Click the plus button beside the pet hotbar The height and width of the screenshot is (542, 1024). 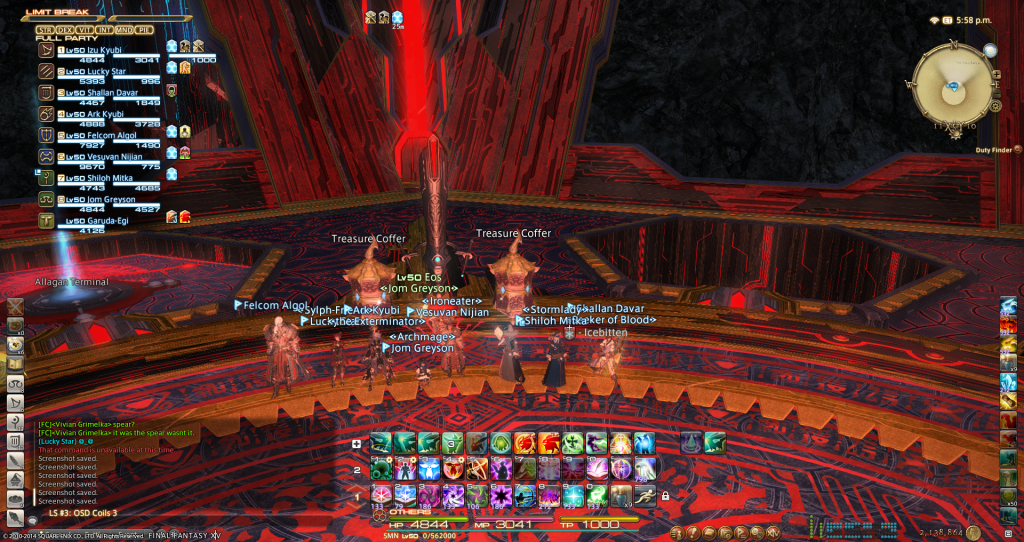point(357,444)
